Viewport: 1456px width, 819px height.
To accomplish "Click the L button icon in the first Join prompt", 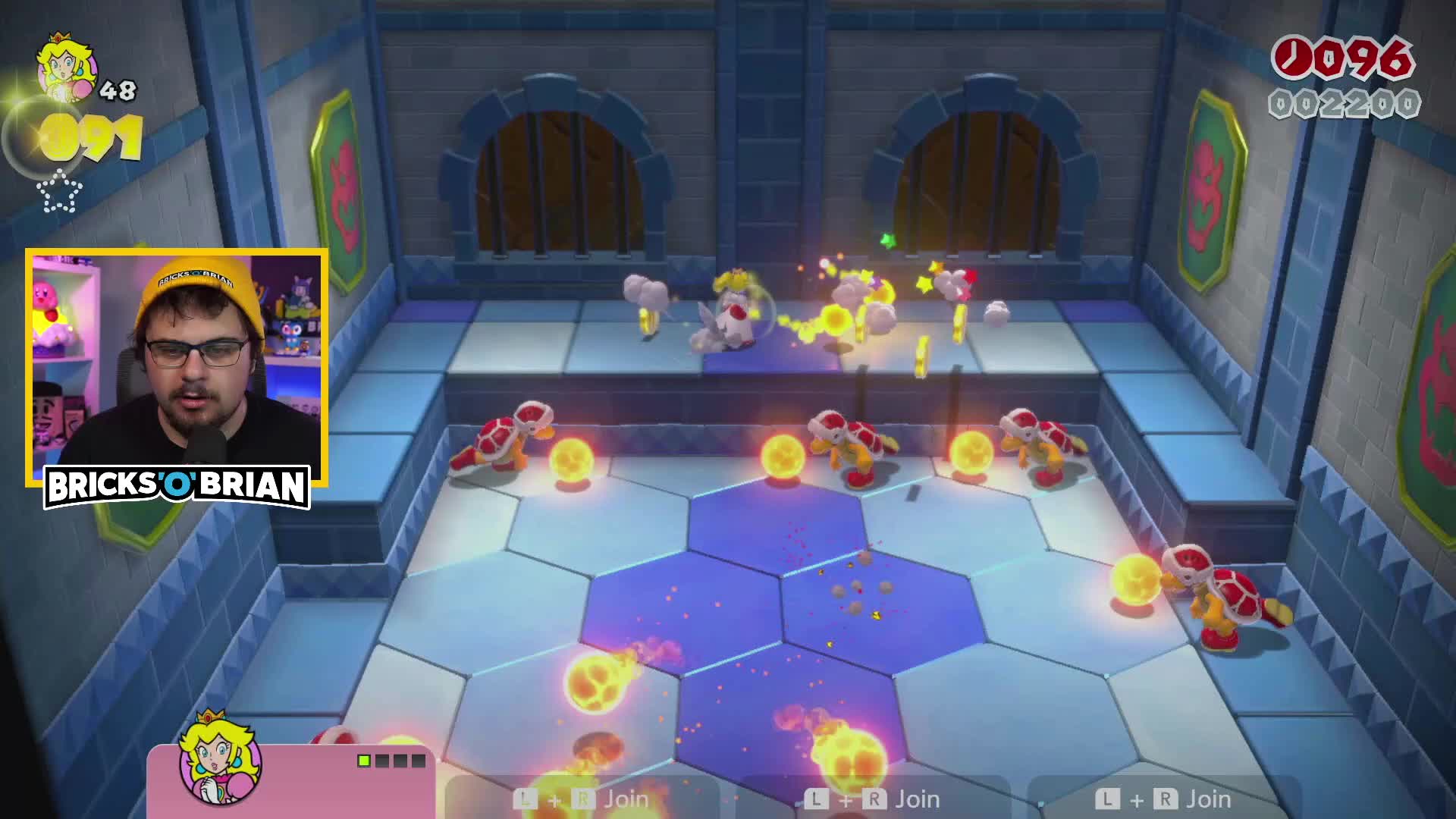I will (x=526, y=797).
